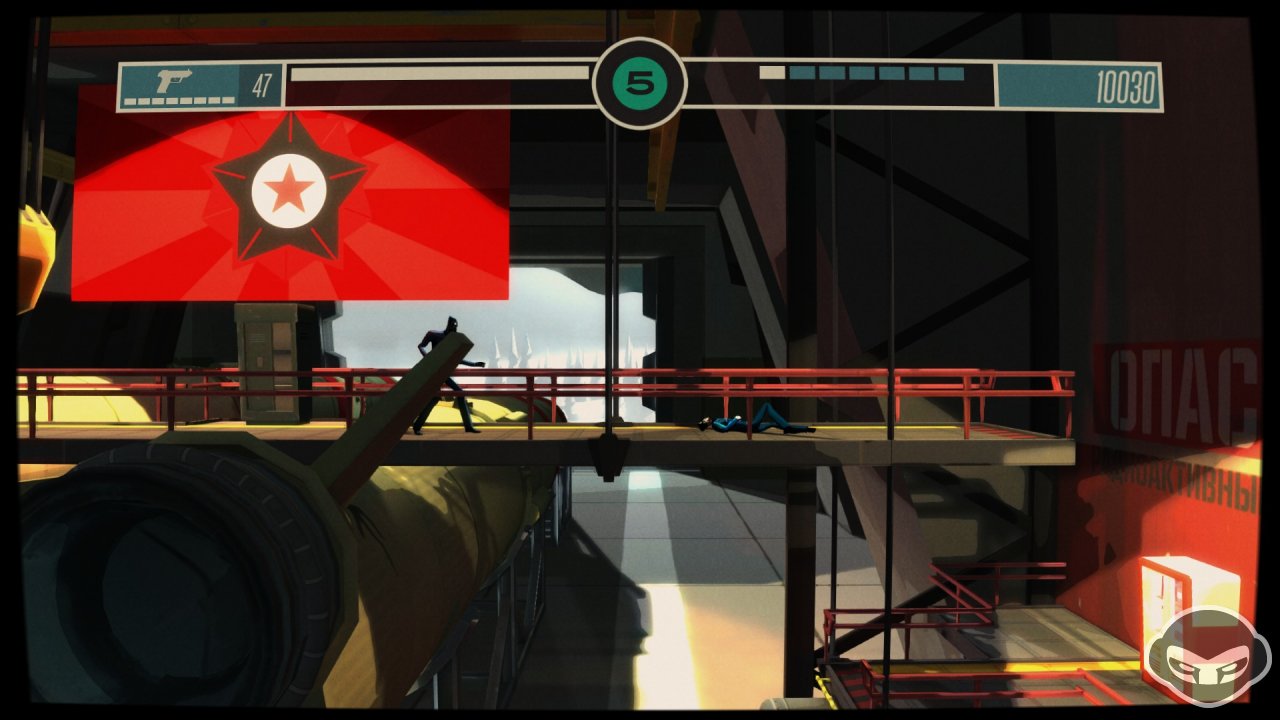Select the pistol weapon icon

[x=175, y=81]
